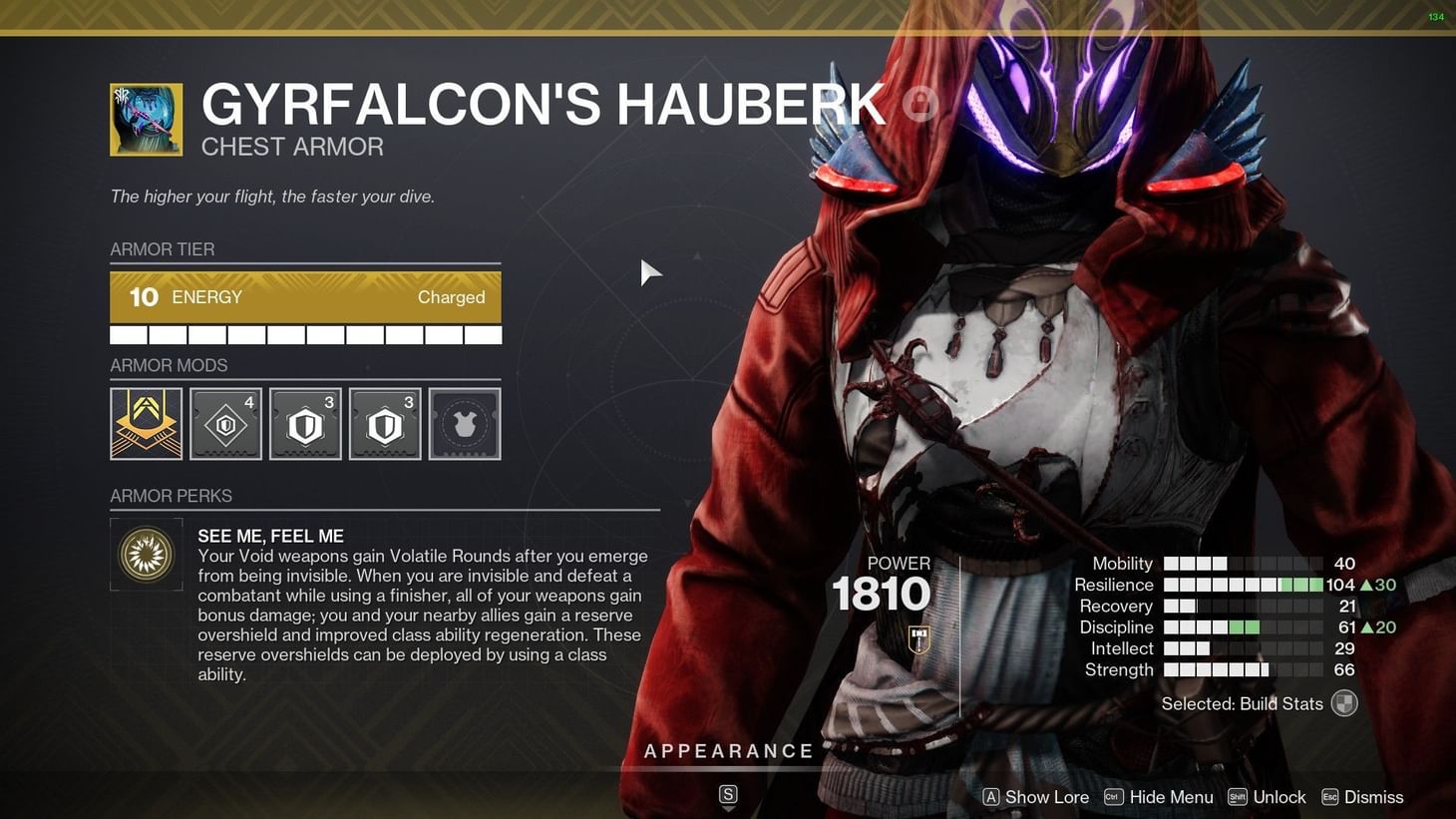Click the See Me, Feel Me perk icon
Viewport: 1456px width, 819px height.
pos(146,554)
